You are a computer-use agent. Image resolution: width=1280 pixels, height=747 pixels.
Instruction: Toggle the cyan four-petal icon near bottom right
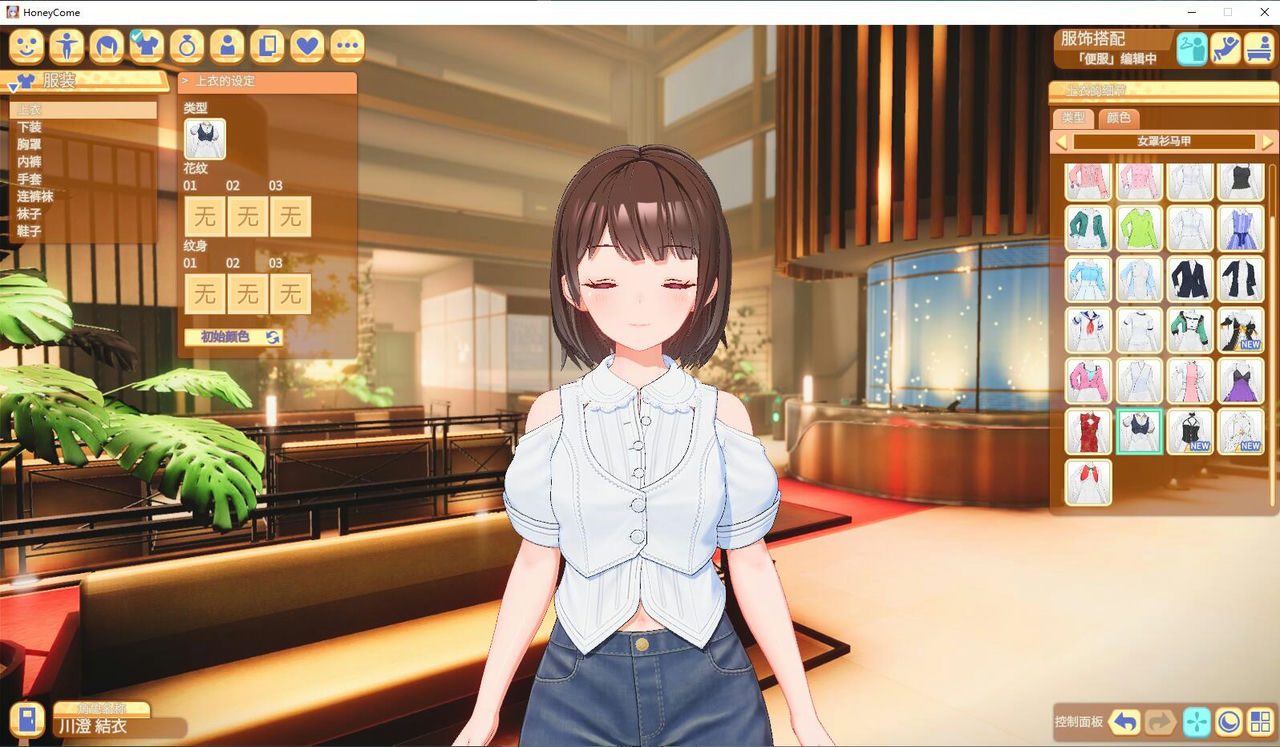pos(1197,722)
